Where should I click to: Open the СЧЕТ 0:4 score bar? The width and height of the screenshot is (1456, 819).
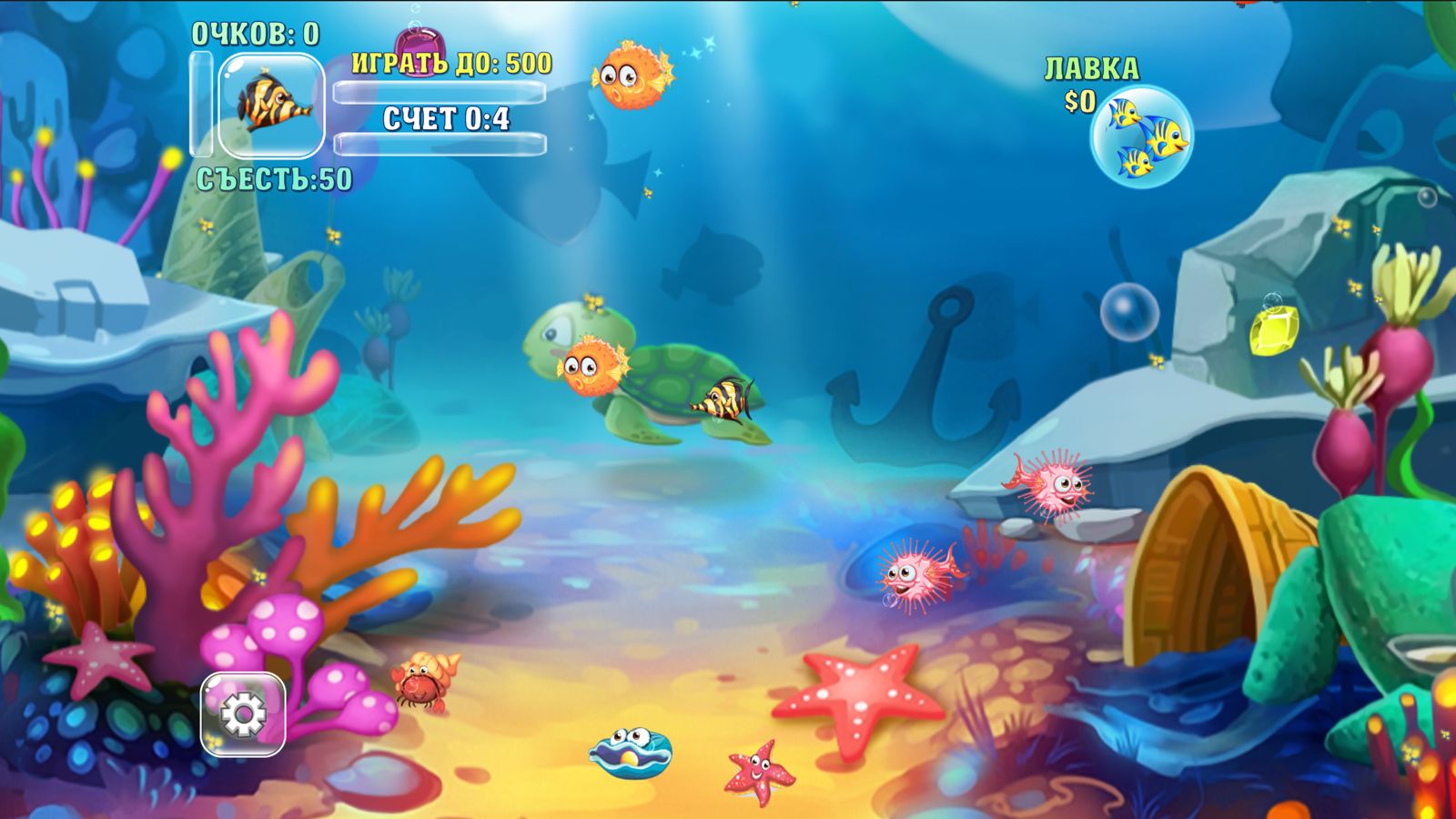click(446, 116)
